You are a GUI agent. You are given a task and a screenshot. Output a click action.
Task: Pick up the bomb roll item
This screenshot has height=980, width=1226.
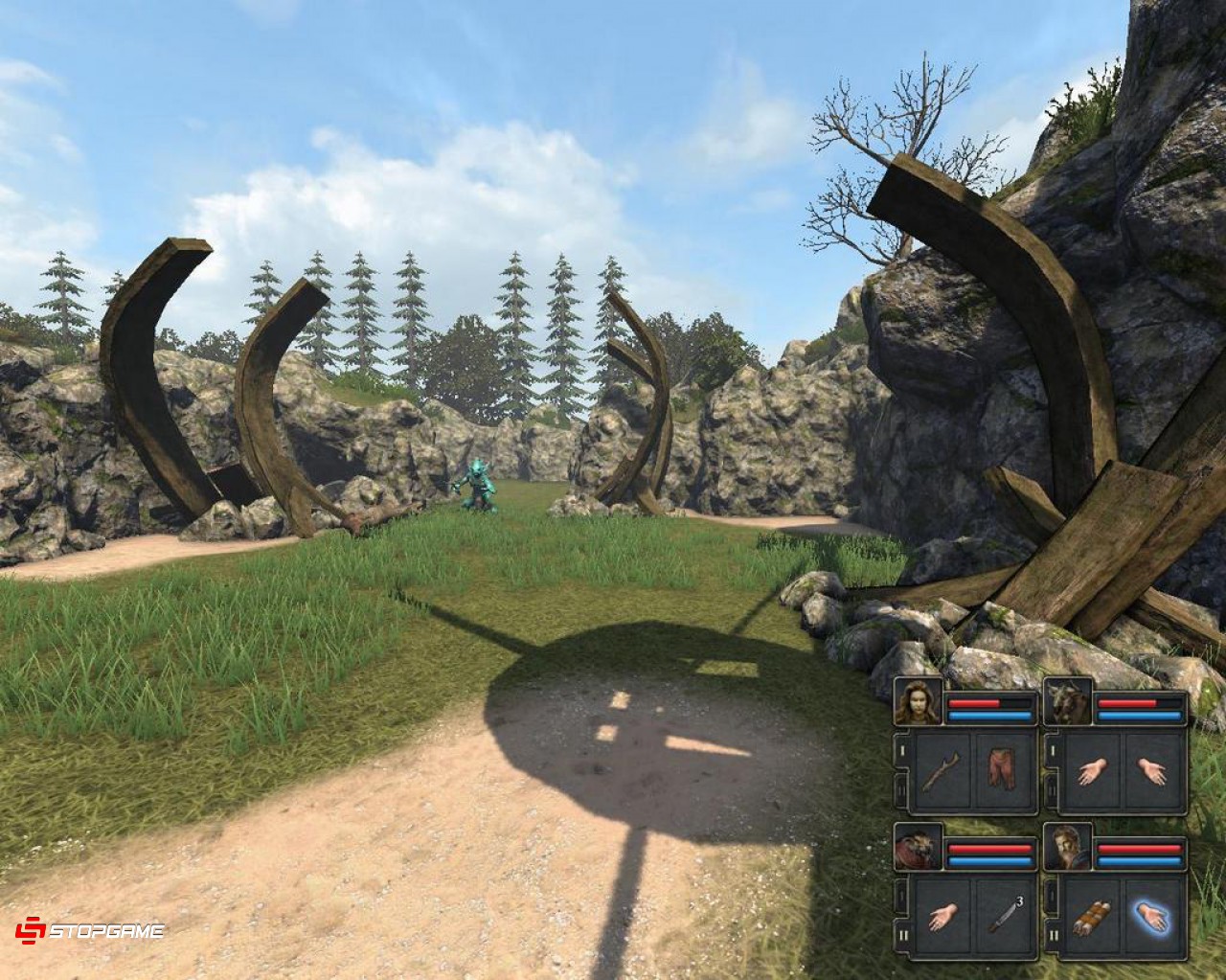pyautogui.click(x=1092, y=915)
